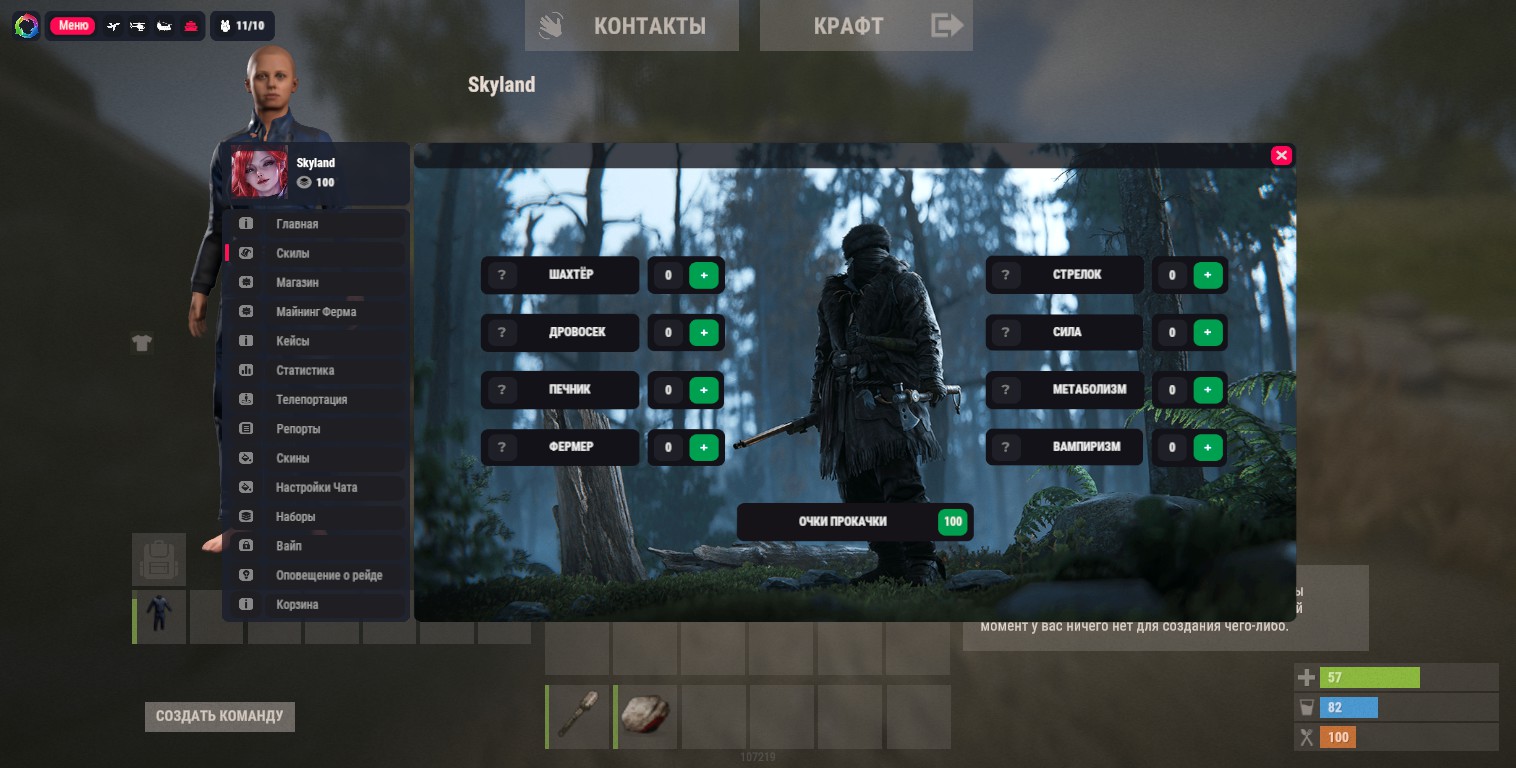Viewport: 1516px width, 768px height.
Task: Go to Кейсы menu entry
Action: click(x=293, y=341)
